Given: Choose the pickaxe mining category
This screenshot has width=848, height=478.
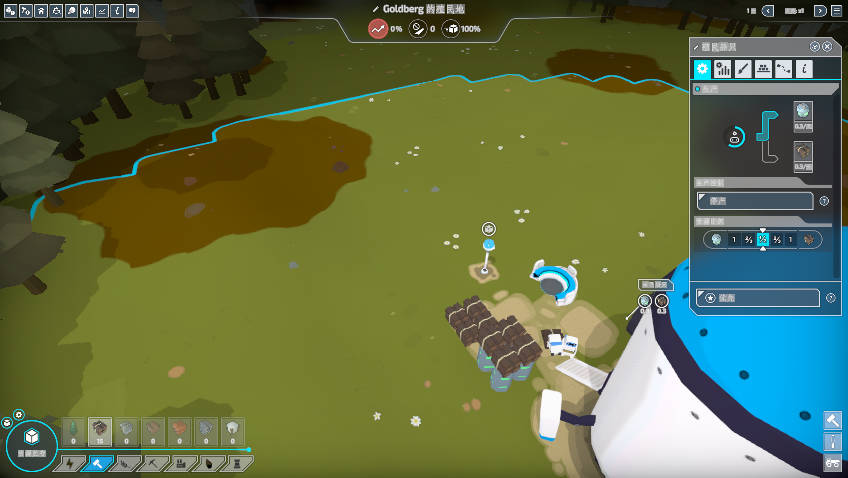Looking at the screenshot, I should tap(152, 463).
